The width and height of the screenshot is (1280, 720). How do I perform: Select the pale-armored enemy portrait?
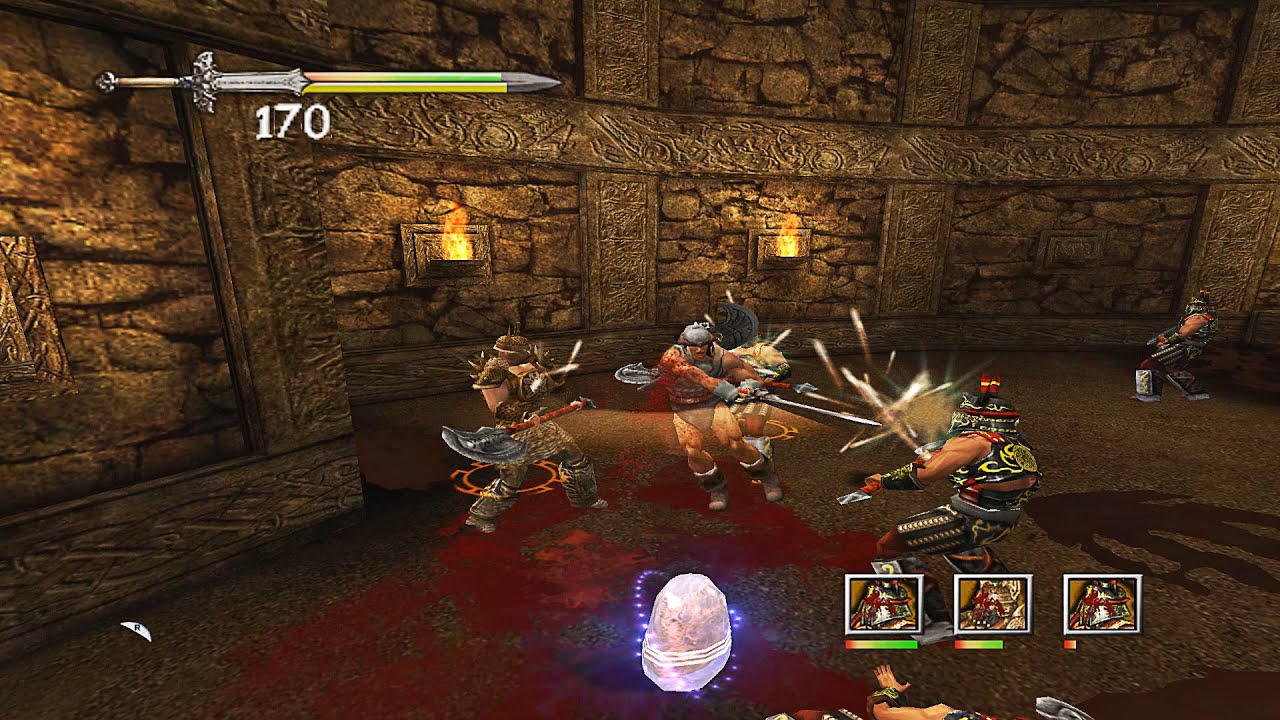click(x=993, y=604)
